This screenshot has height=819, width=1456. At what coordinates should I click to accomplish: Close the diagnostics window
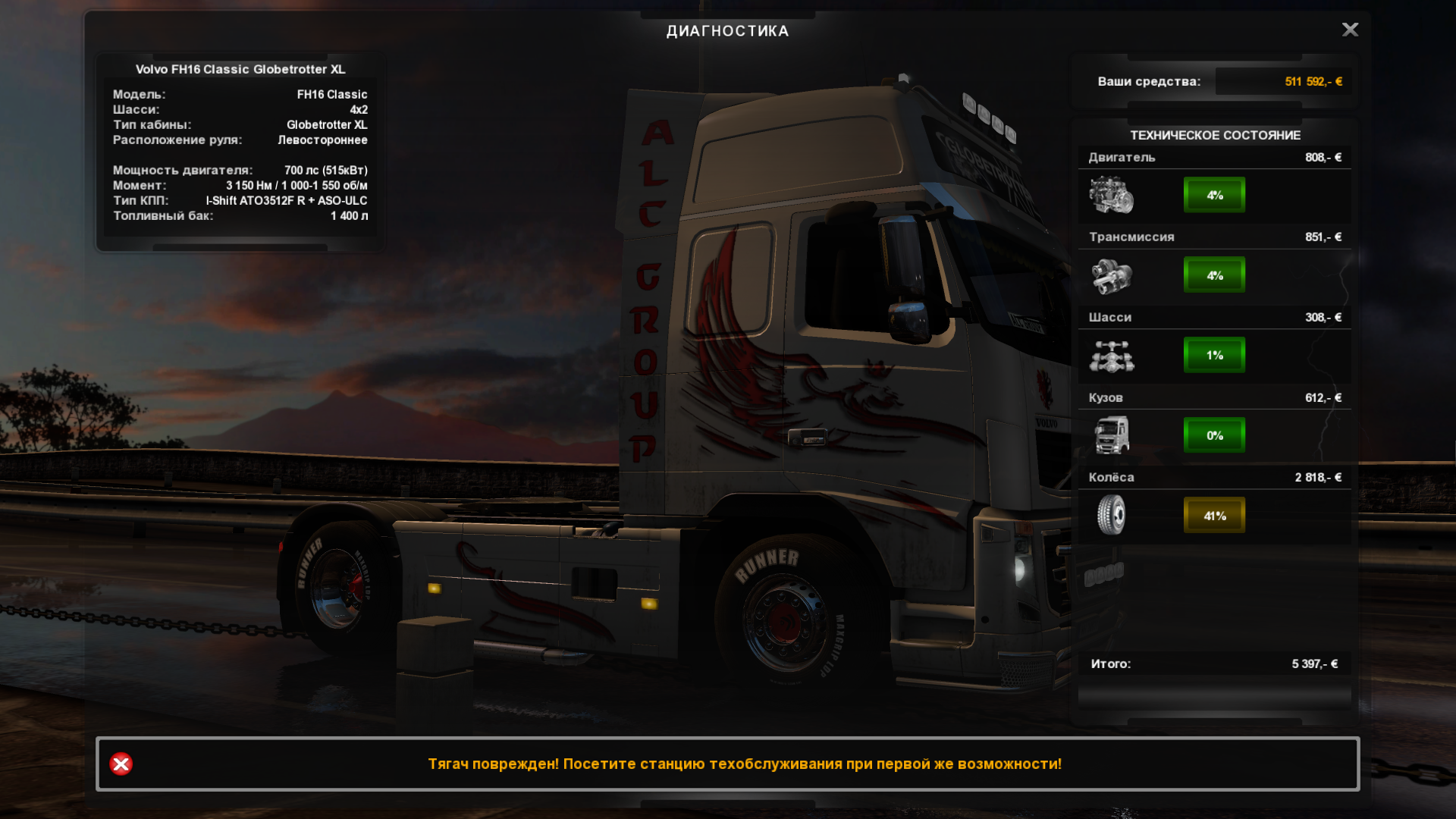pyautogui.click(x=1350, y=30)
